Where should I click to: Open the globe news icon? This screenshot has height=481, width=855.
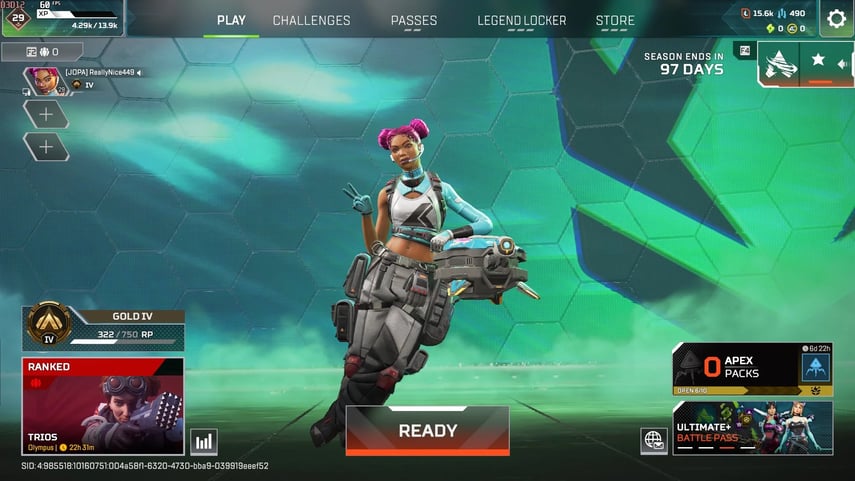[654, 440]
